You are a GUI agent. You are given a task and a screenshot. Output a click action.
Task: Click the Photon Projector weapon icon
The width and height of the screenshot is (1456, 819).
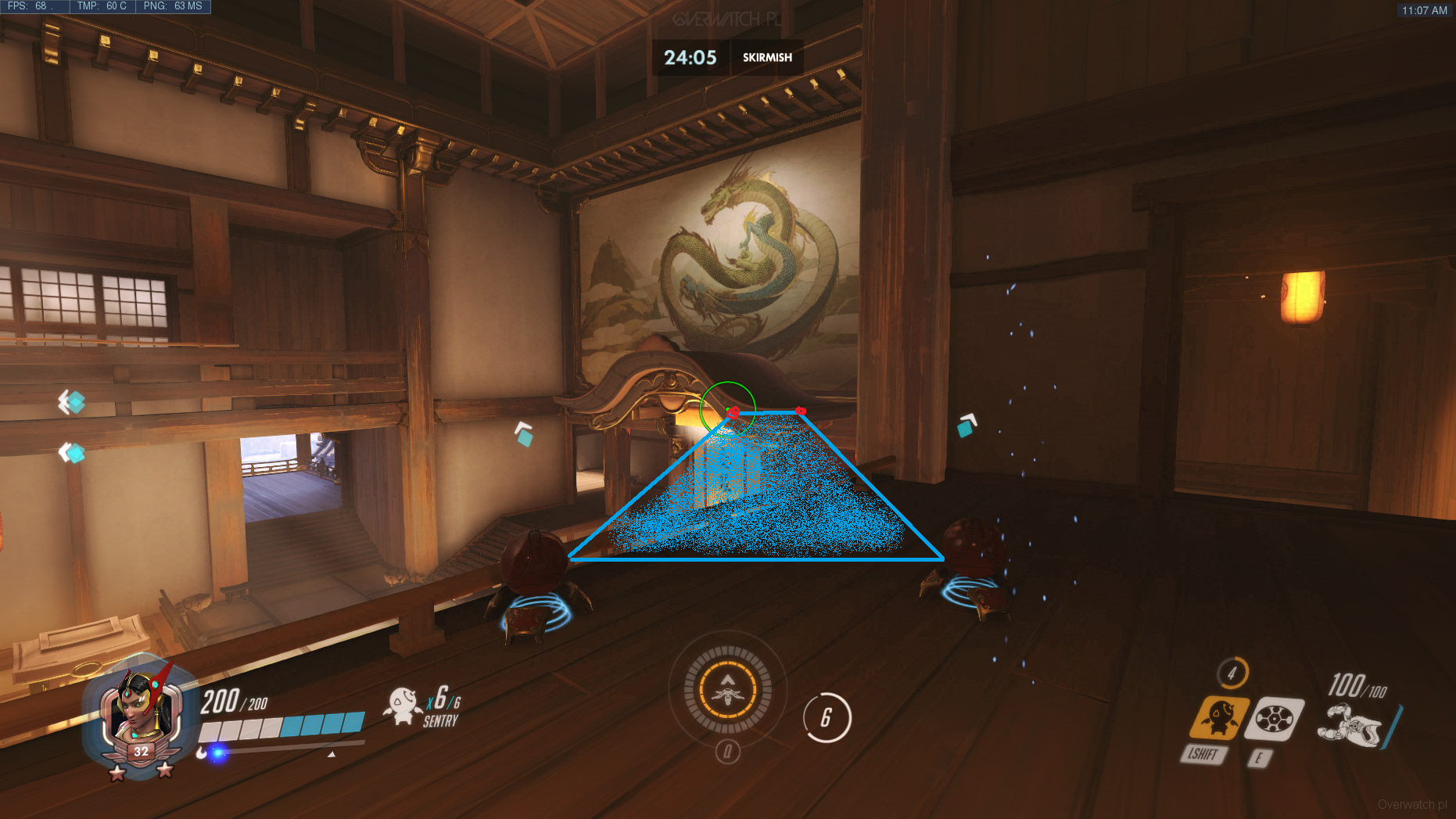(x=1350, y=724)
